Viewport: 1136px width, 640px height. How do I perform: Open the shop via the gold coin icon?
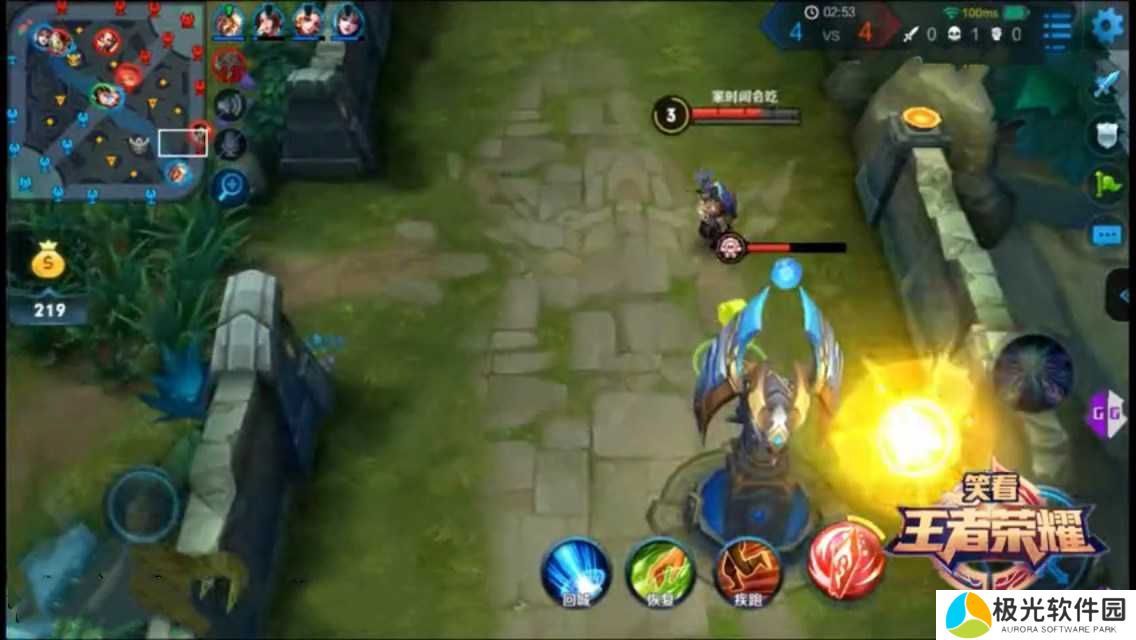(48, 264)
